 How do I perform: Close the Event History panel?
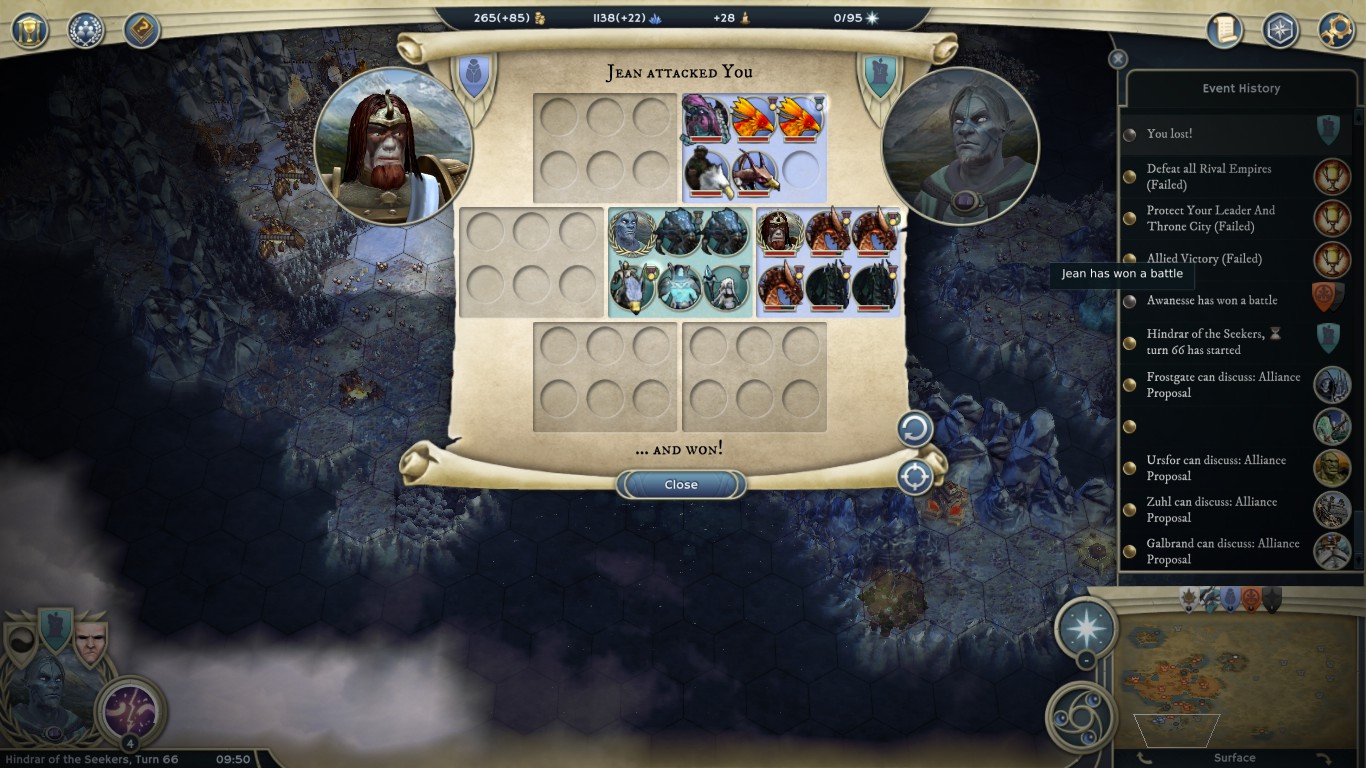(x=1119, y=59)
